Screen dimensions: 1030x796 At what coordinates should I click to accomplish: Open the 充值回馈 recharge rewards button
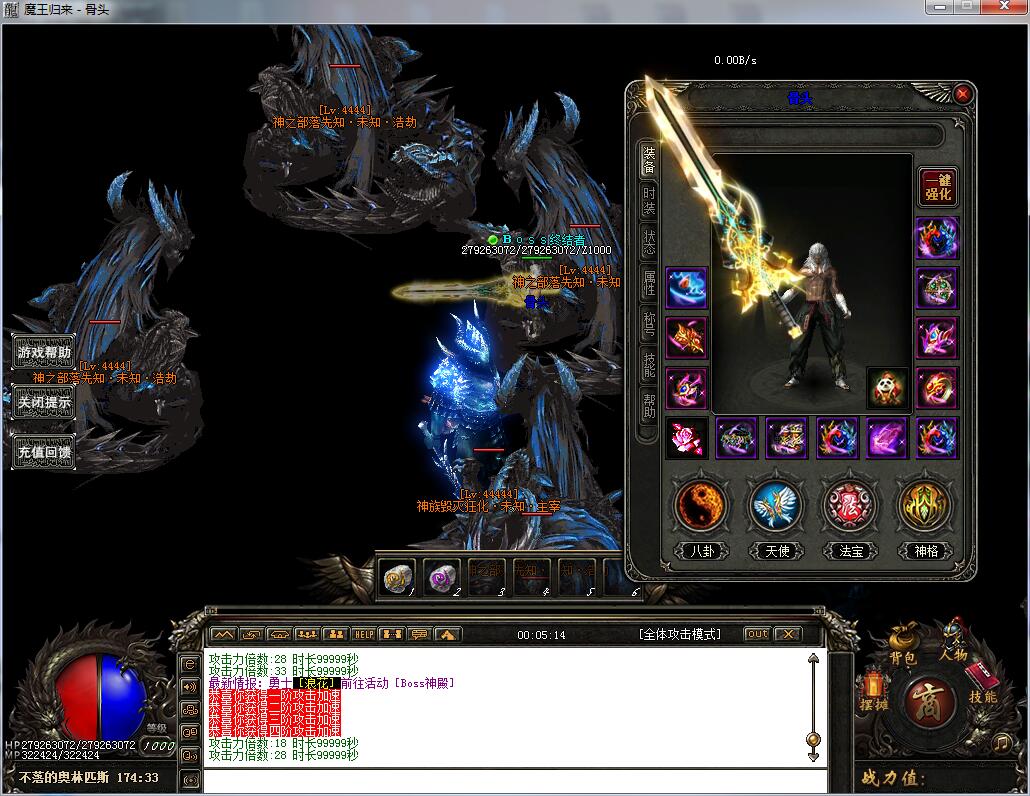(44, 451)
